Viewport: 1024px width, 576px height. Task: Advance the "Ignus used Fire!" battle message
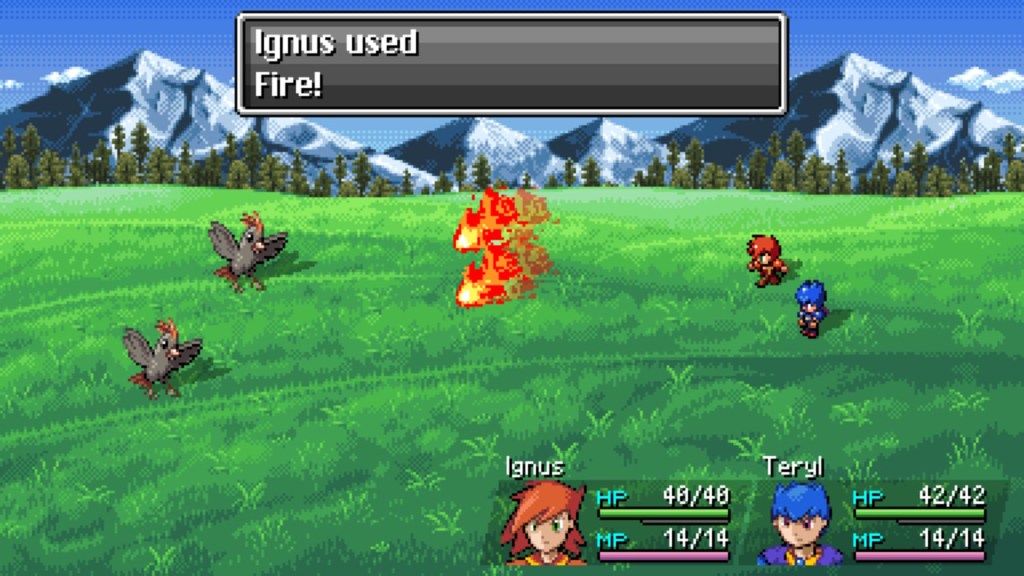(x=511, y=64)
